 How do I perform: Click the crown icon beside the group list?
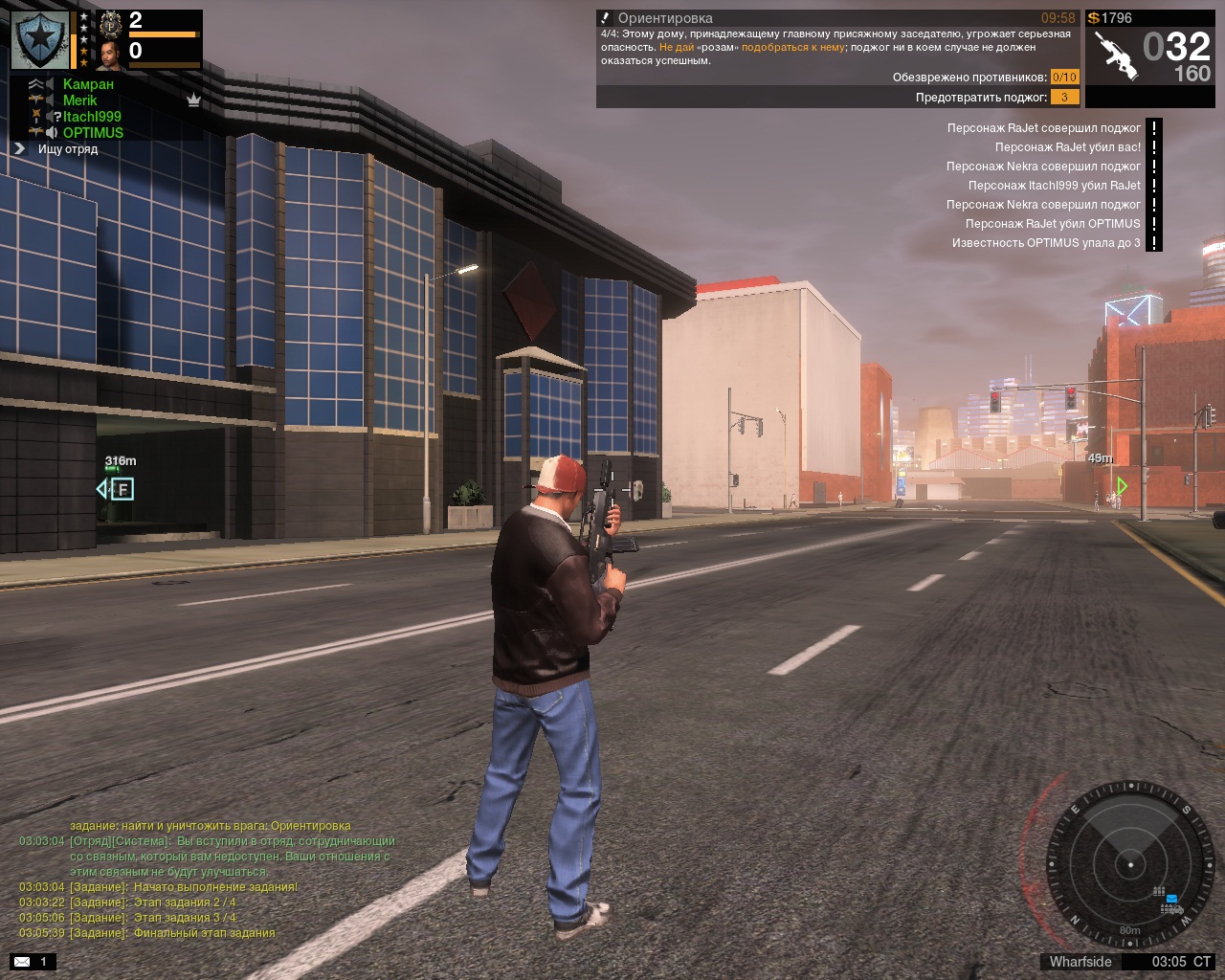click(x=193, y=100)
